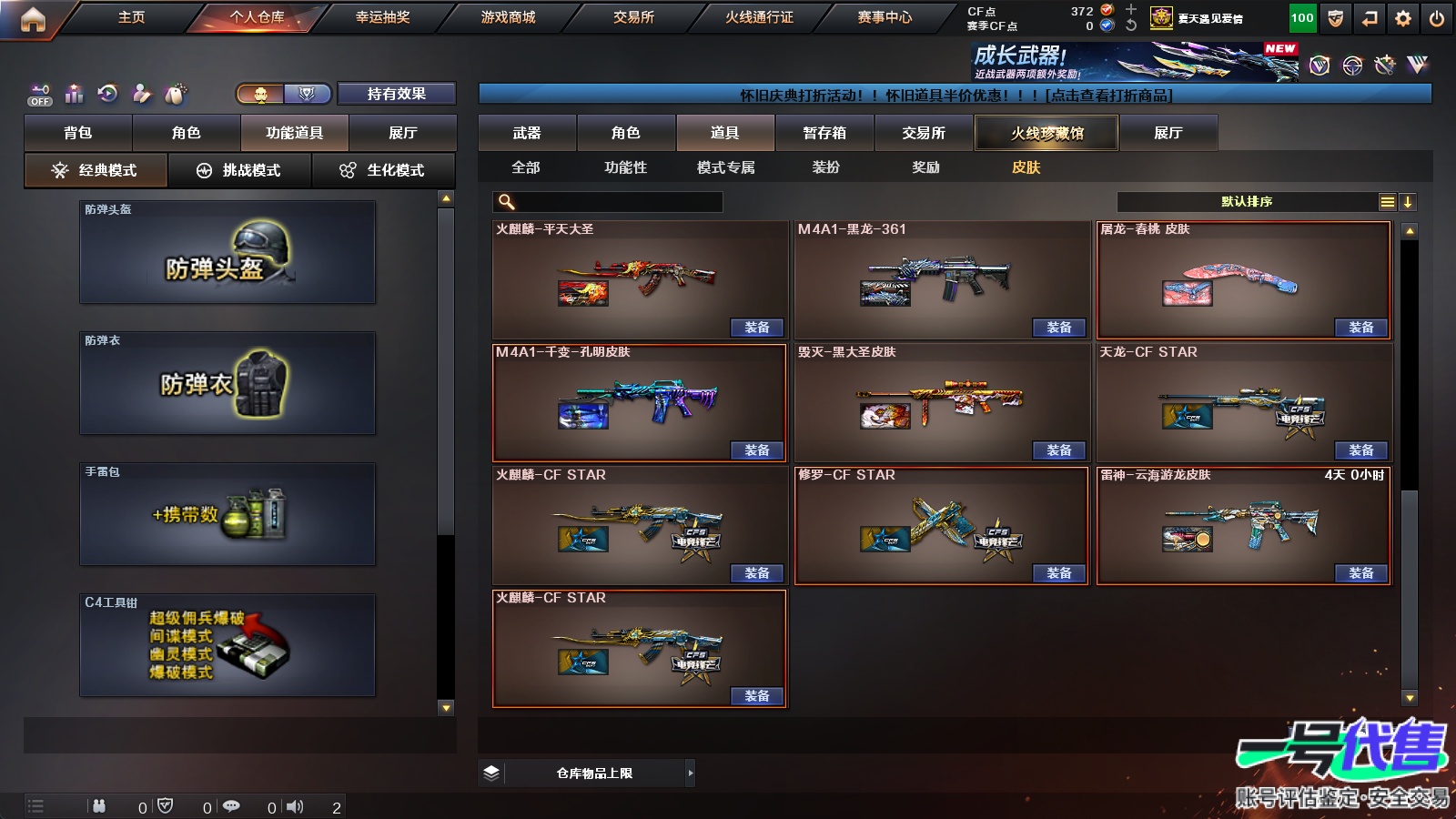This screenshot has height=819, width=1456.
Task: Select the C4工具钳 item slot
Action: [227, 645]
